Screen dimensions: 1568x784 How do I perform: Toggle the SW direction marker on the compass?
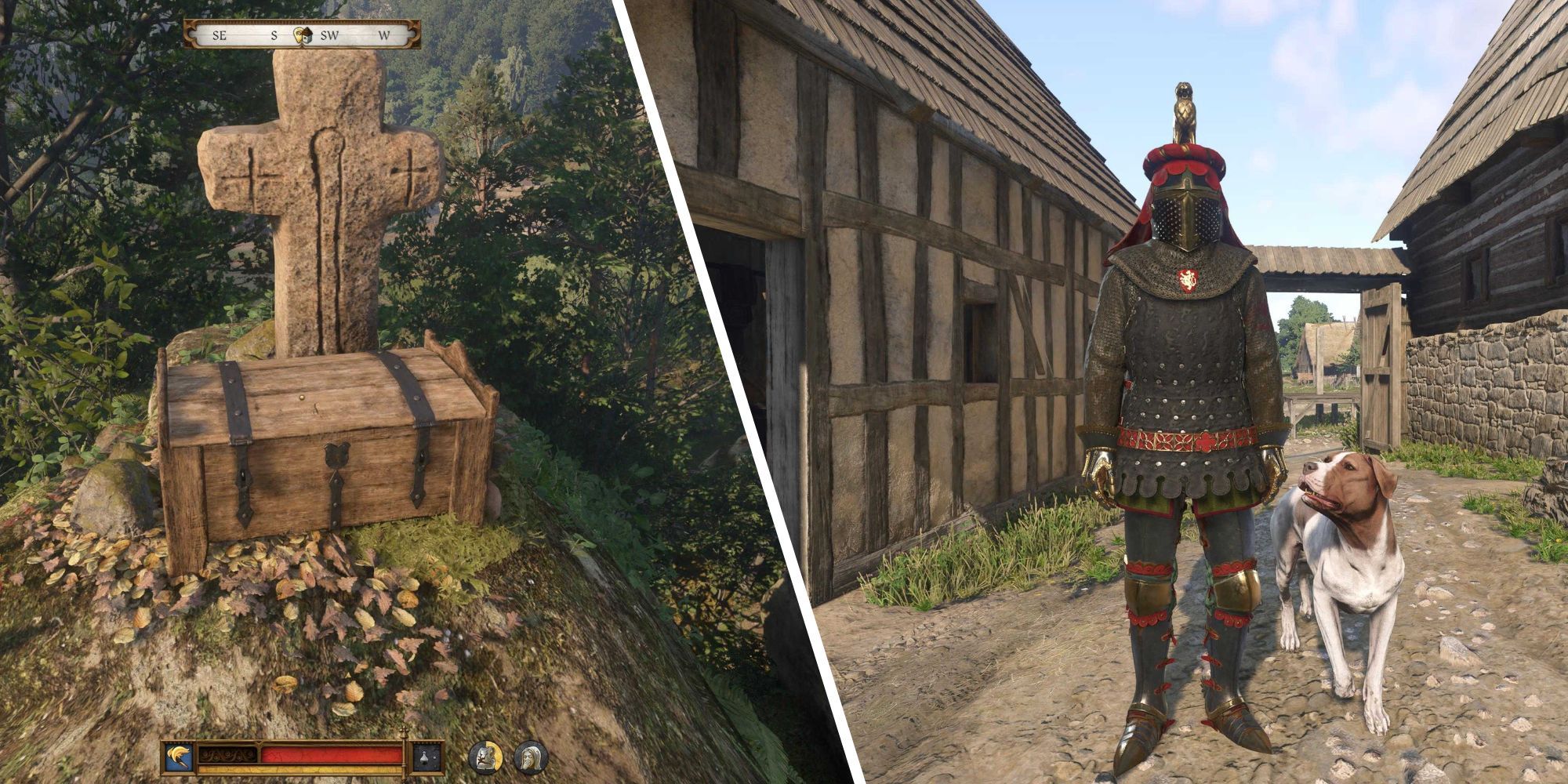(330, 34)
